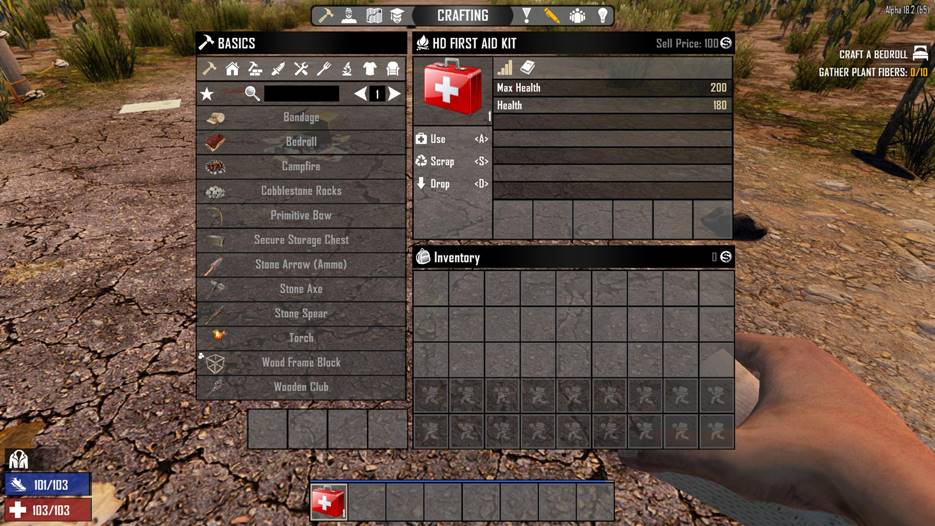Switch to the house building category
935x526 pixels.
pos(232,69)
